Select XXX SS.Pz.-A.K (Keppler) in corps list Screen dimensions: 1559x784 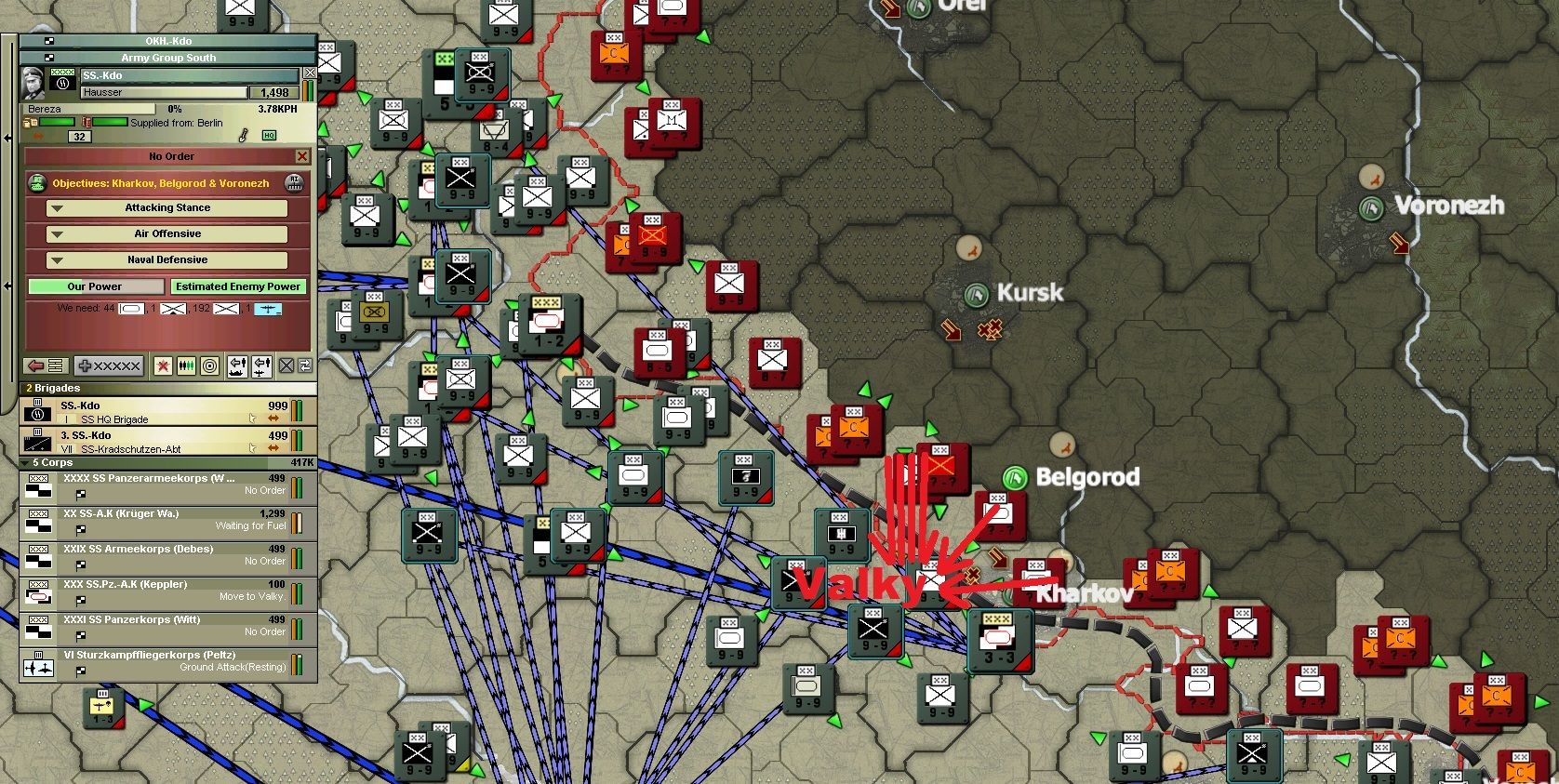[x=167, y=589]
